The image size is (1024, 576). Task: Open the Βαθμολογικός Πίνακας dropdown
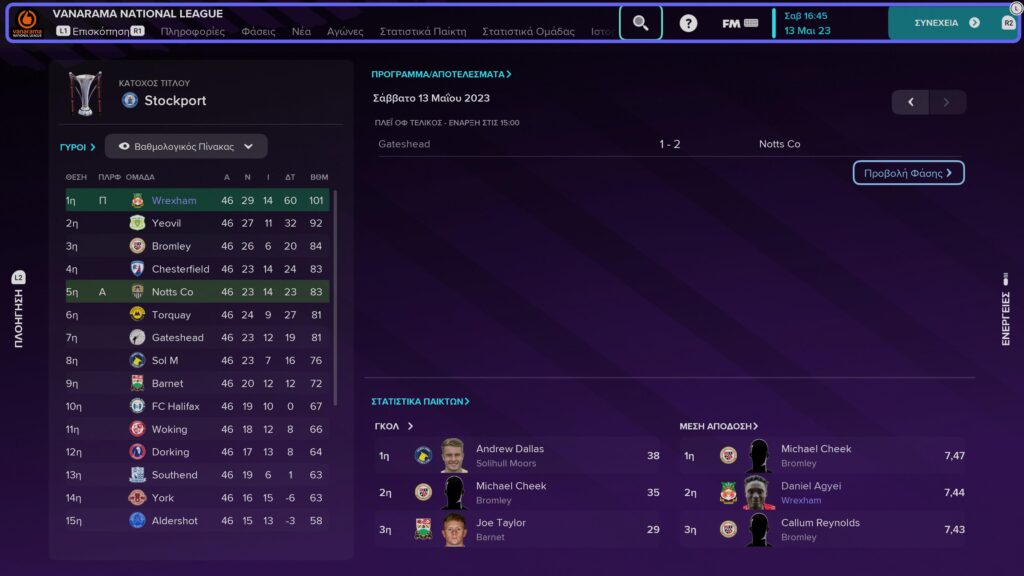186,146
